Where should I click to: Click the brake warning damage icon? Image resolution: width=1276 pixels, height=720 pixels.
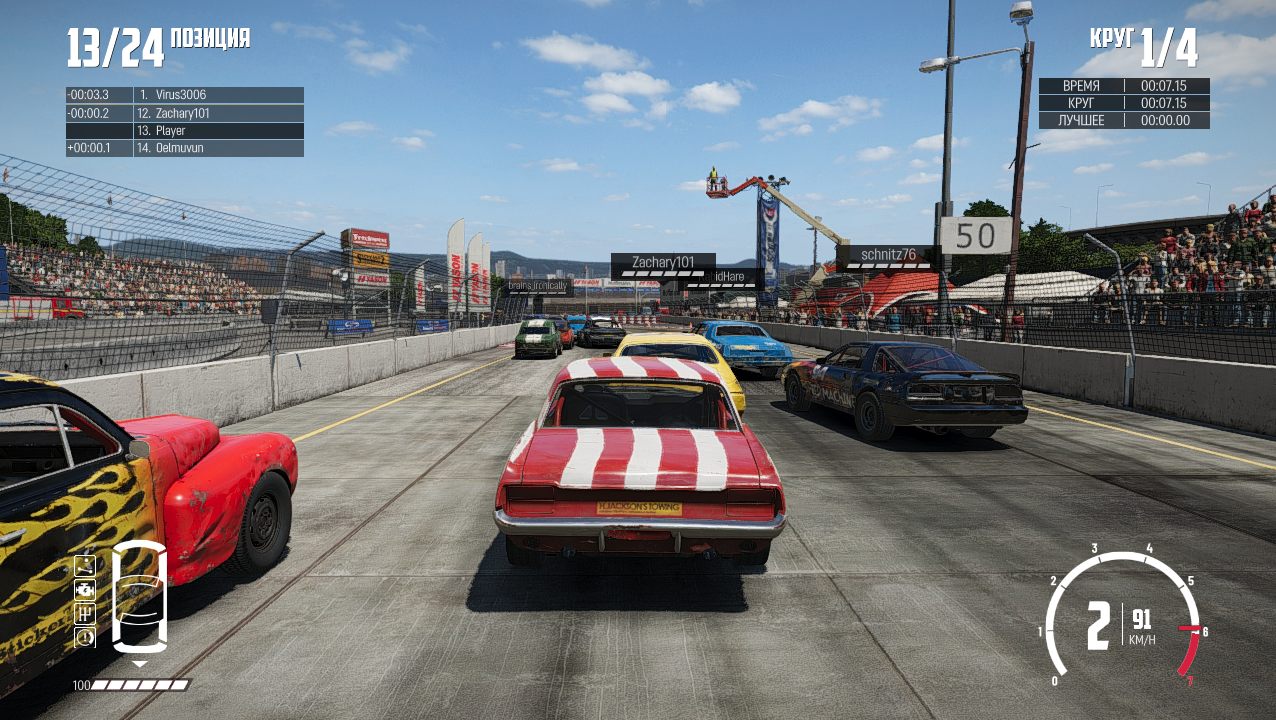tap(85, 636)
